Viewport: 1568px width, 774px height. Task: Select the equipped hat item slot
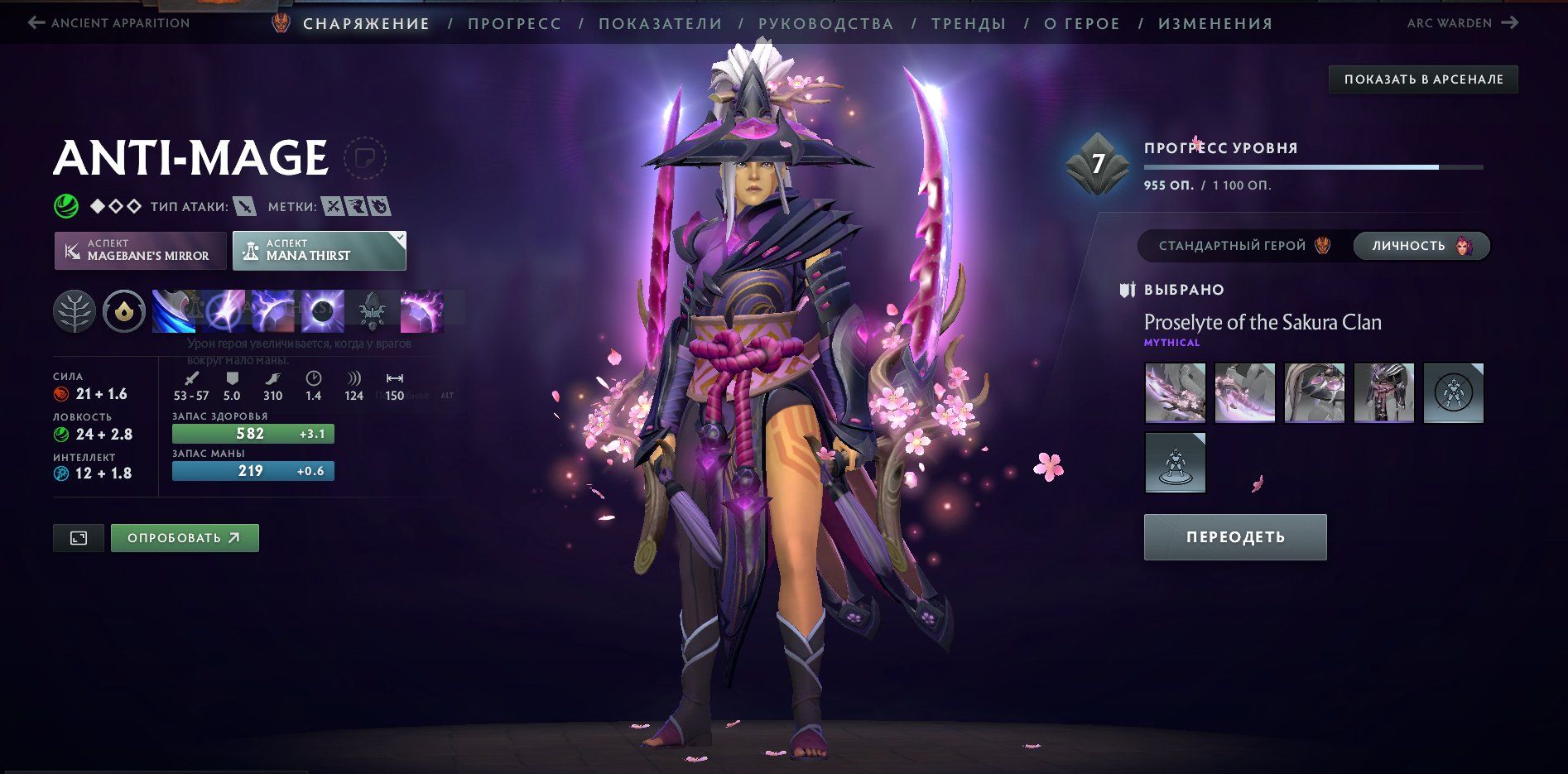coord(1314,393)
